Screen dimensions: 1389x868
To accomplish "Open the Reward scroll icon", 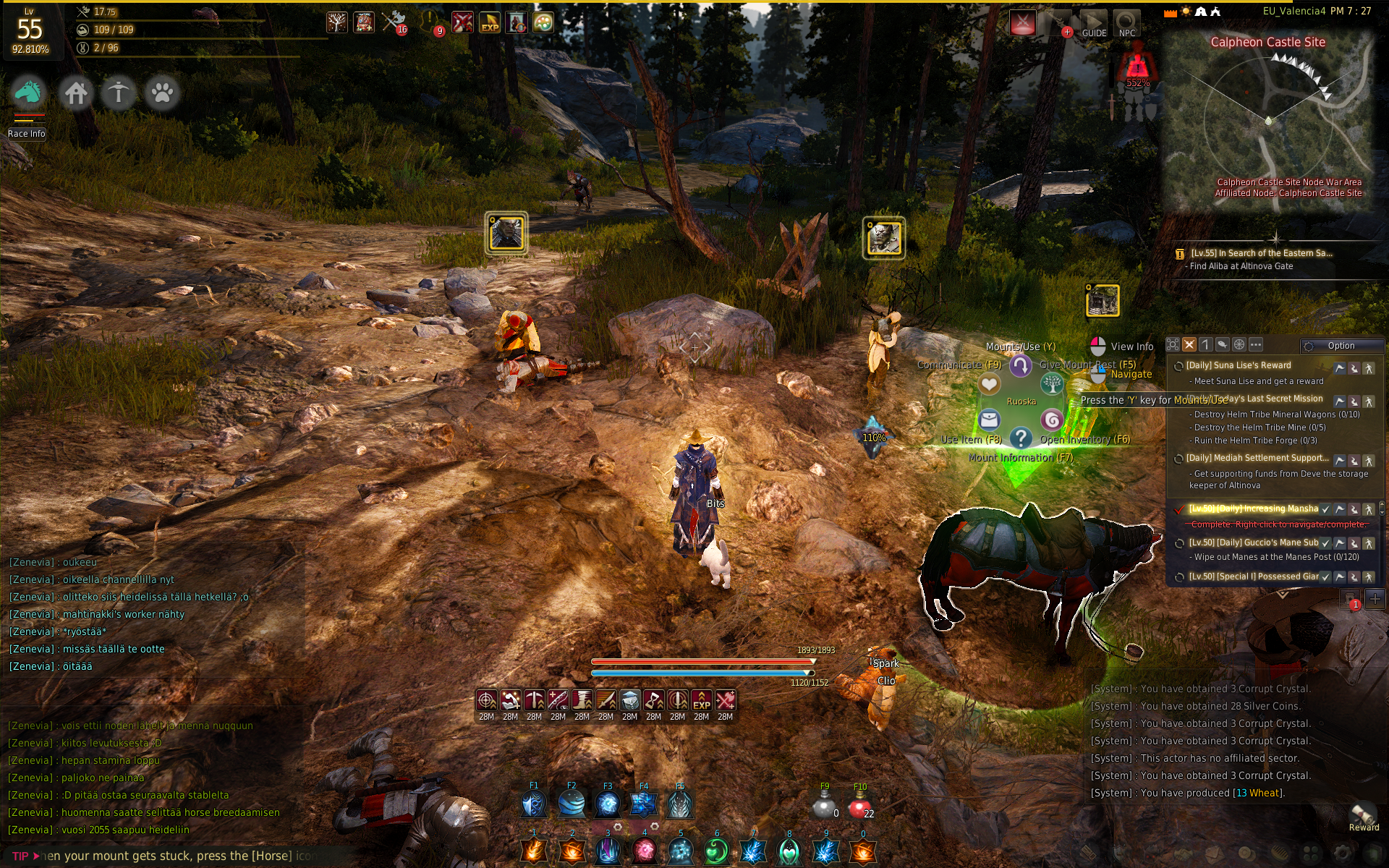I will (1363, 814).
